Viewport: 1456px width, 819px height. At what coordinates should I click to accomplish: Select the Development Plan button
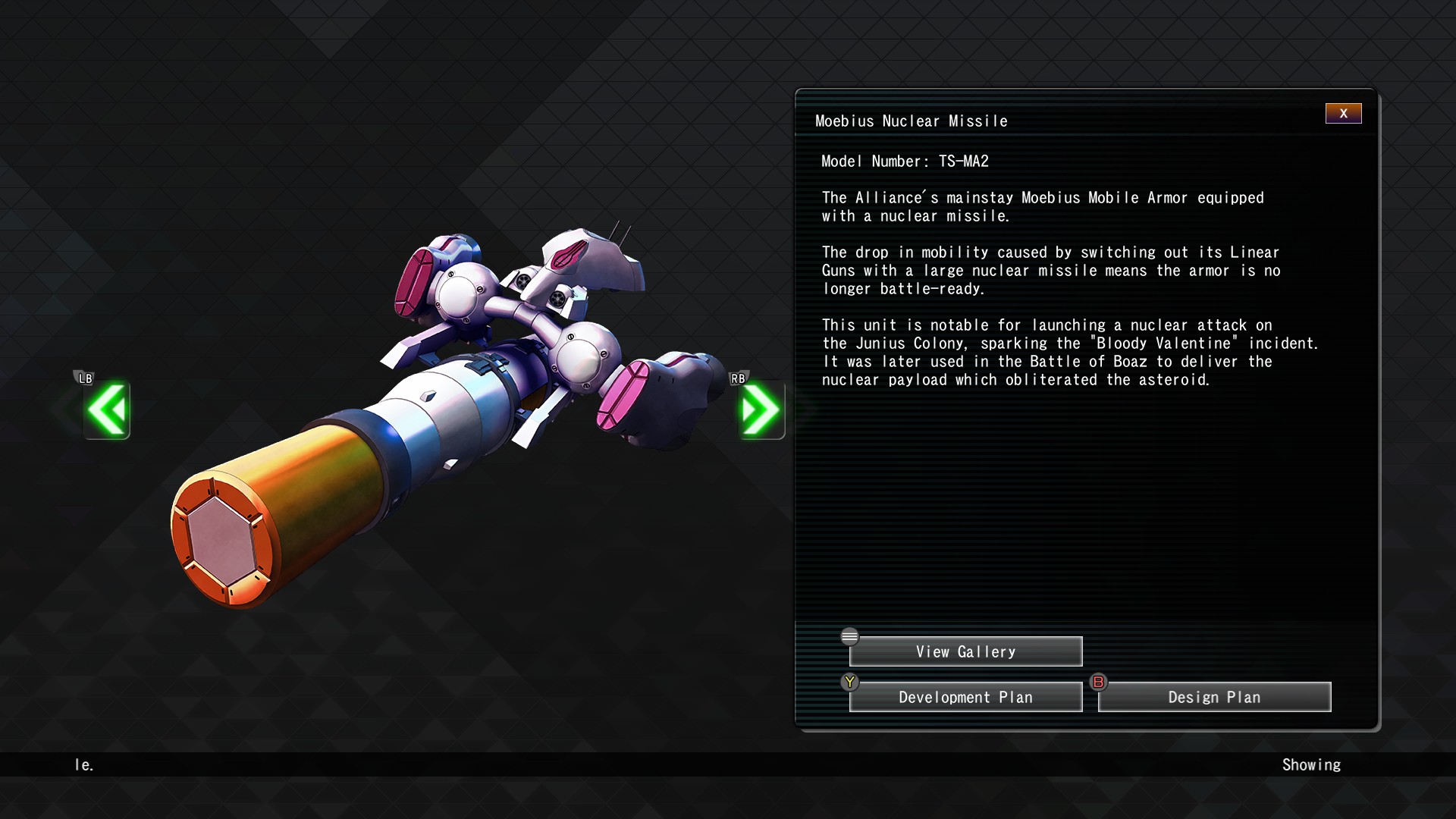(x=965, y=698)
